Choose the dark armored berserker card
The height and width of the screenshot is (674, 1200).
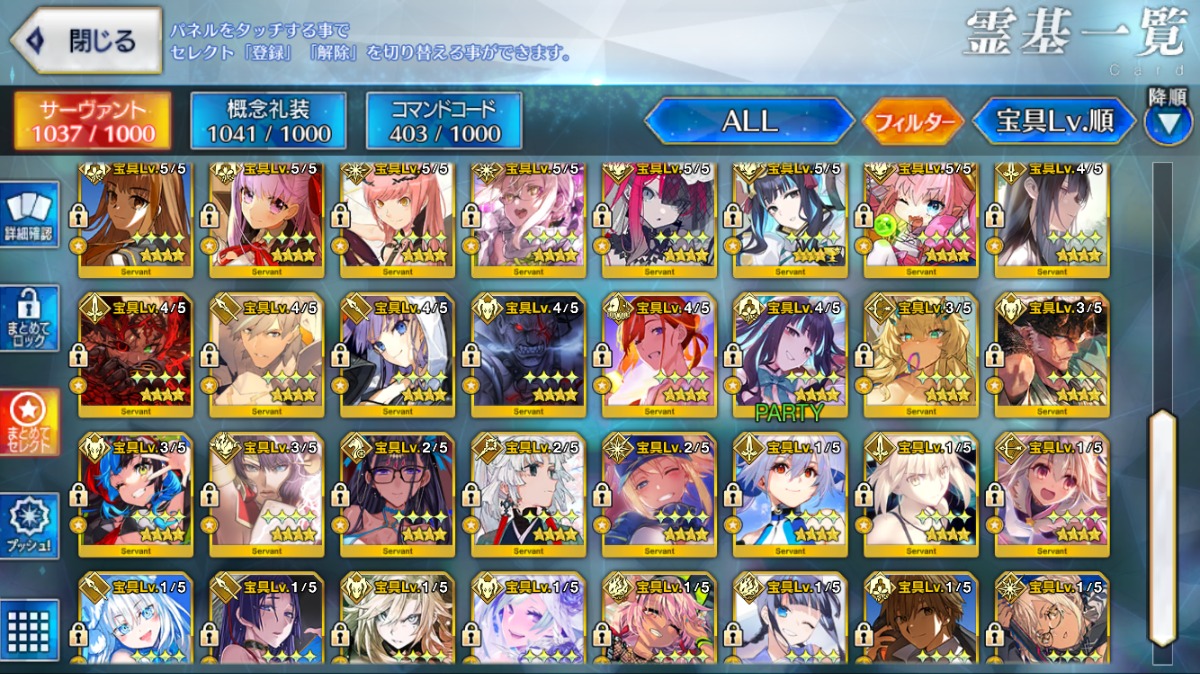click(x=528, y=355)
